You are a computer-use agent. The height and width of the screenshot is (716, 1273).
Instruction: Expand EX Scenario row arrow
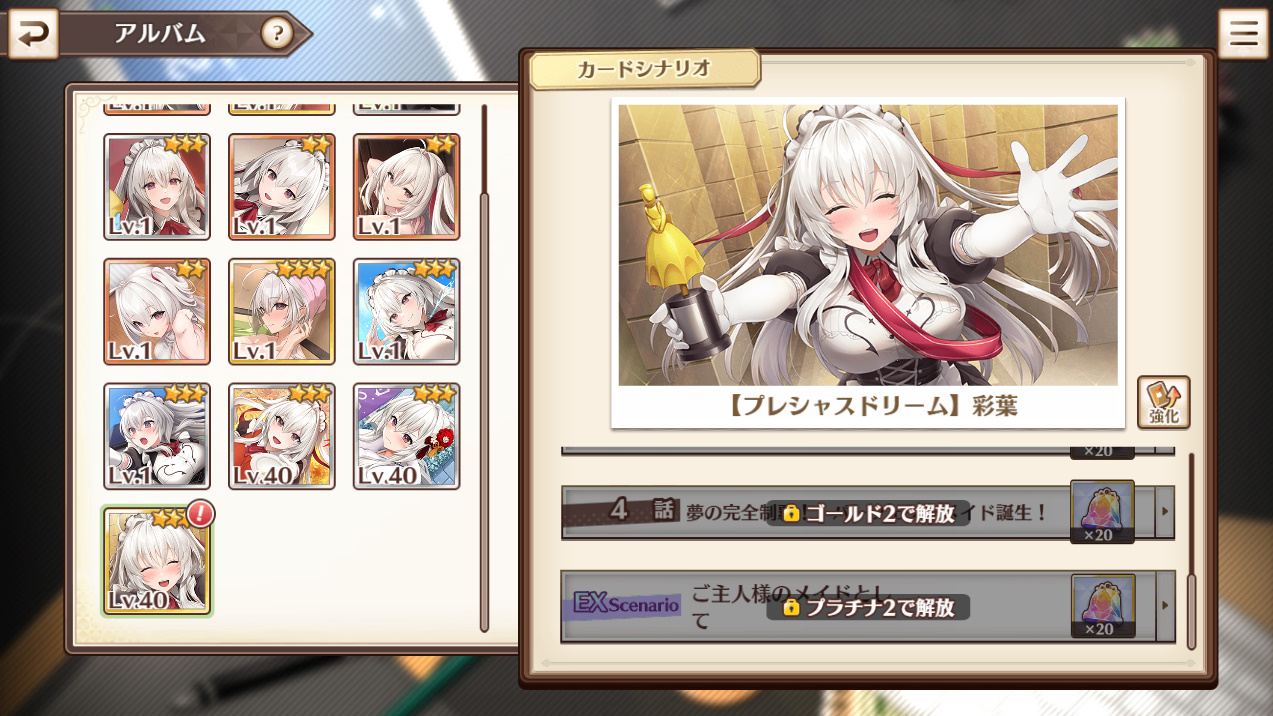tap(1164, 606)
